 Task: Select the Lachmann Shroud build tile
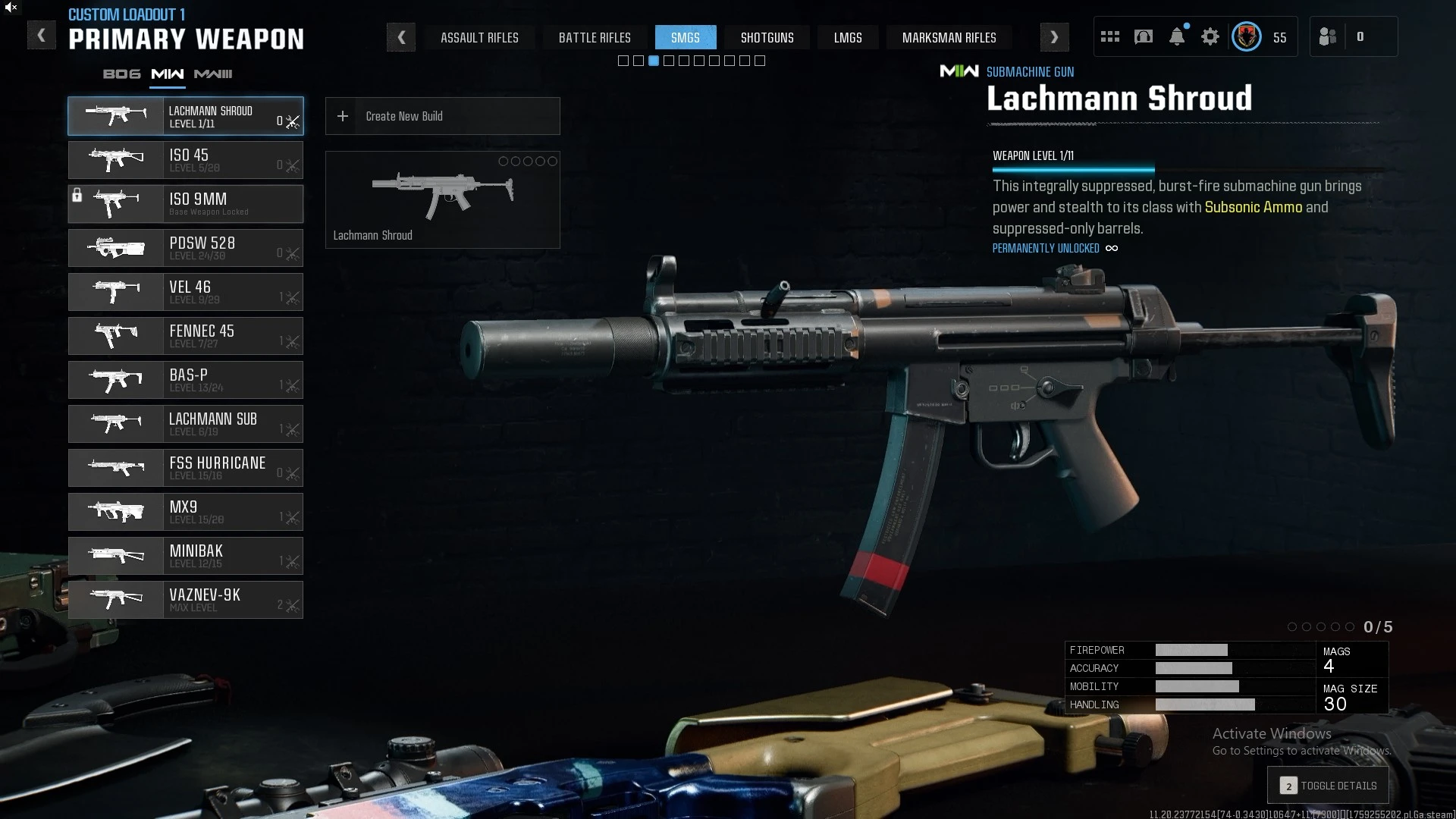tap(442, 199)
